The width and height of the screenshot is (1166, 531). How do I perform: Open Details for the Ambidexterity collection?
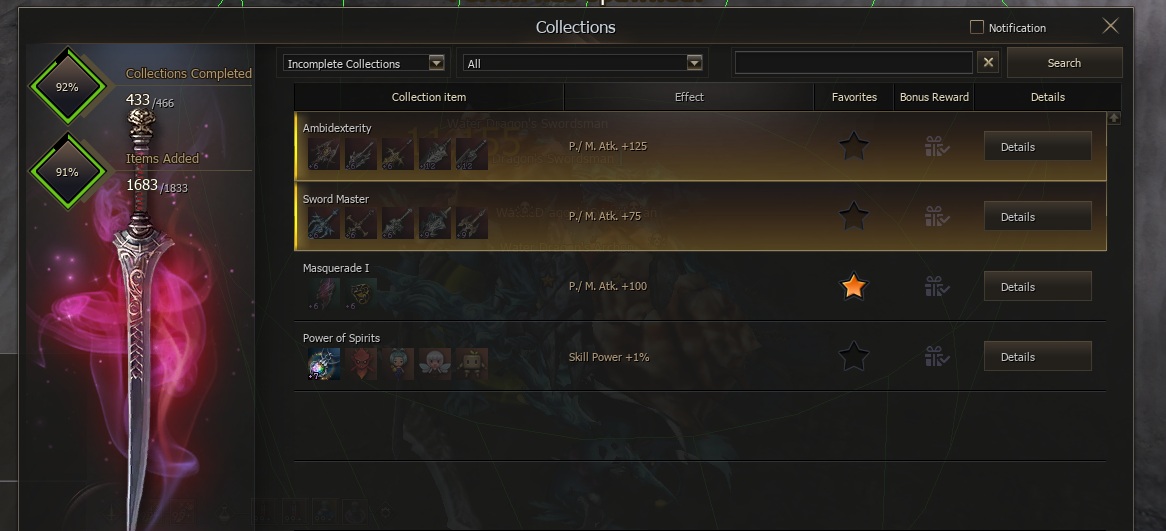coord(1037,147)
